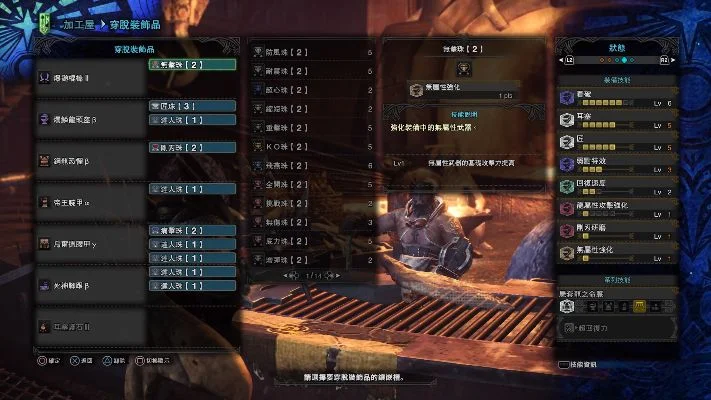Select the 鼓舞珠【2】 decoration slot

pyautogui.click(x=192, y=230)
